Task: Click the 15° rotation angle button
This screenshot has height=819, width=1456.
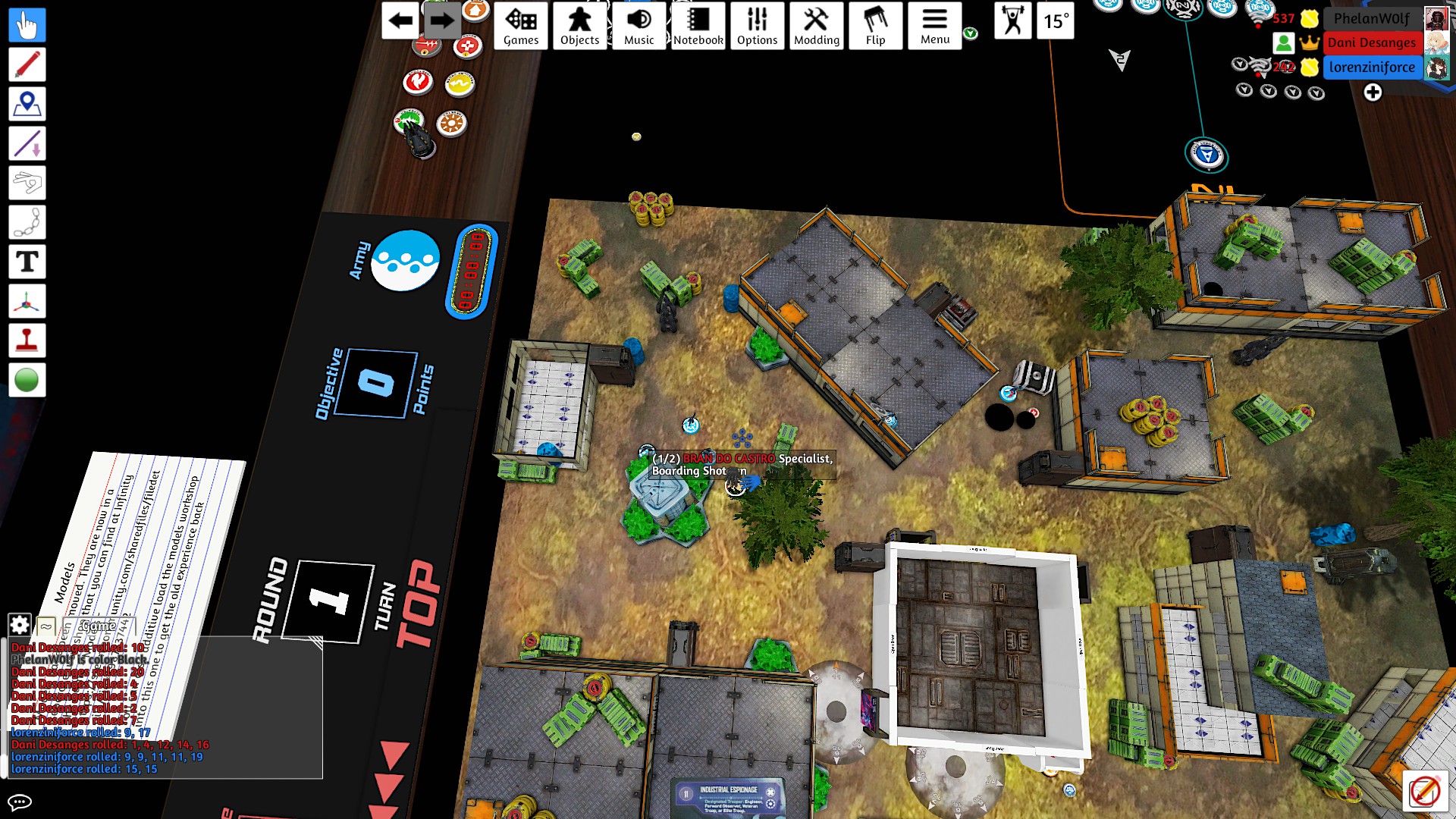Action: coord(1056,21)
